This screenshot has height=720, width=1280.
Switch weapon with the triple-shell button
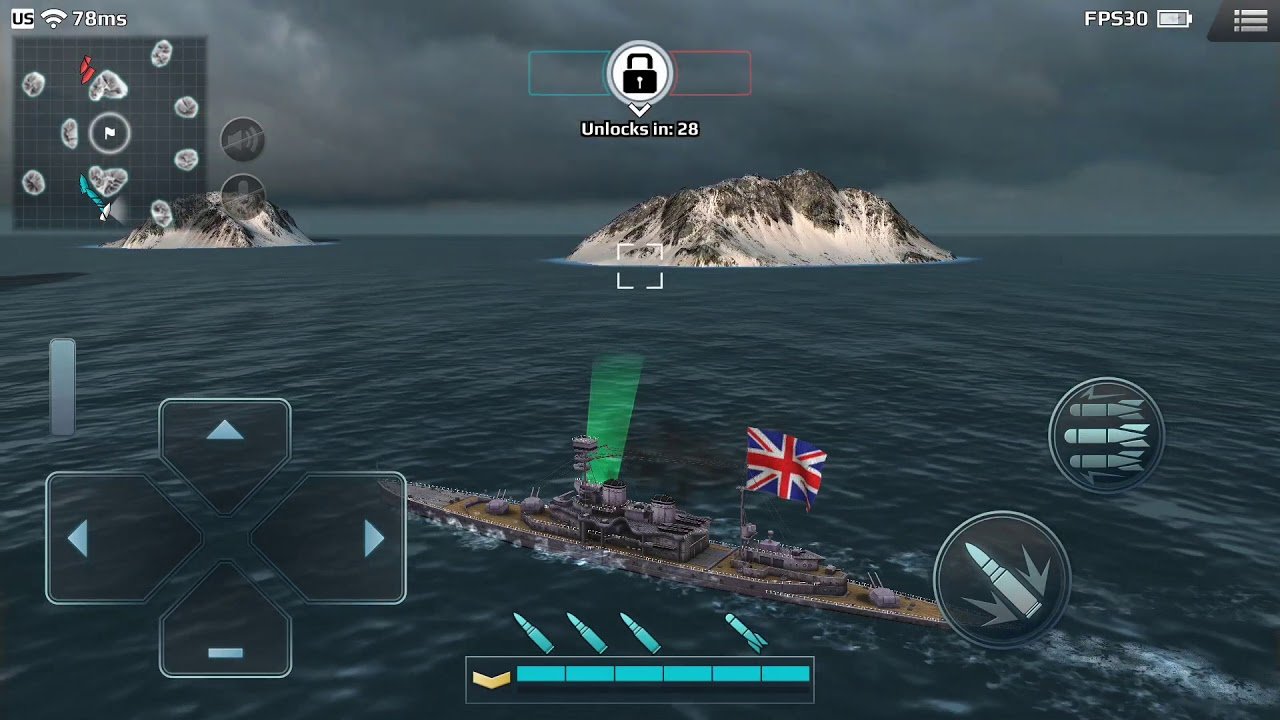click(1107, 435)
